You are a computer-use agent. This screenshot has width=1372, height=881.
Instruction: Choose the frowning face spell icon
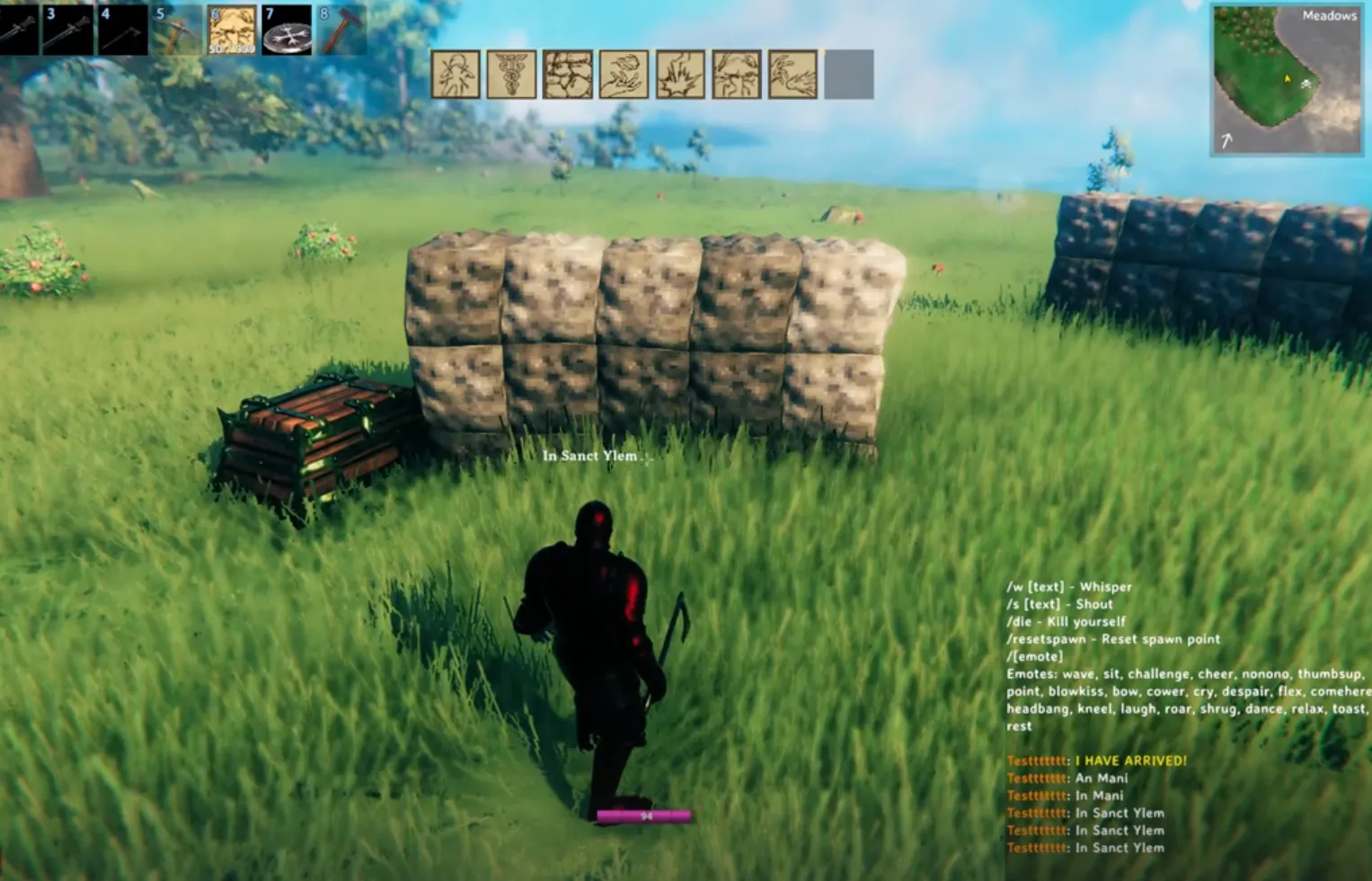[x=737, y=74]
